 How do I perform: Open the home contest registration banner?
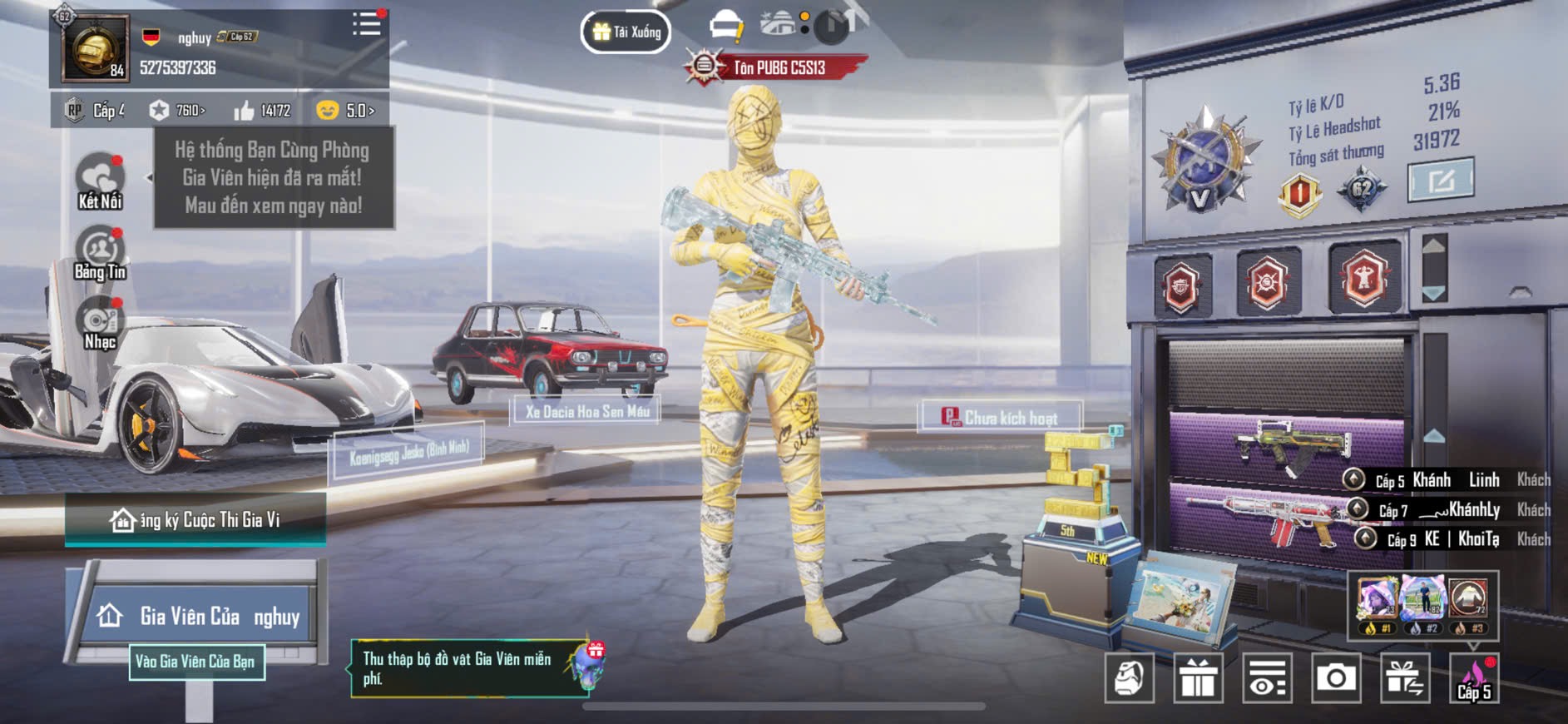196,519
